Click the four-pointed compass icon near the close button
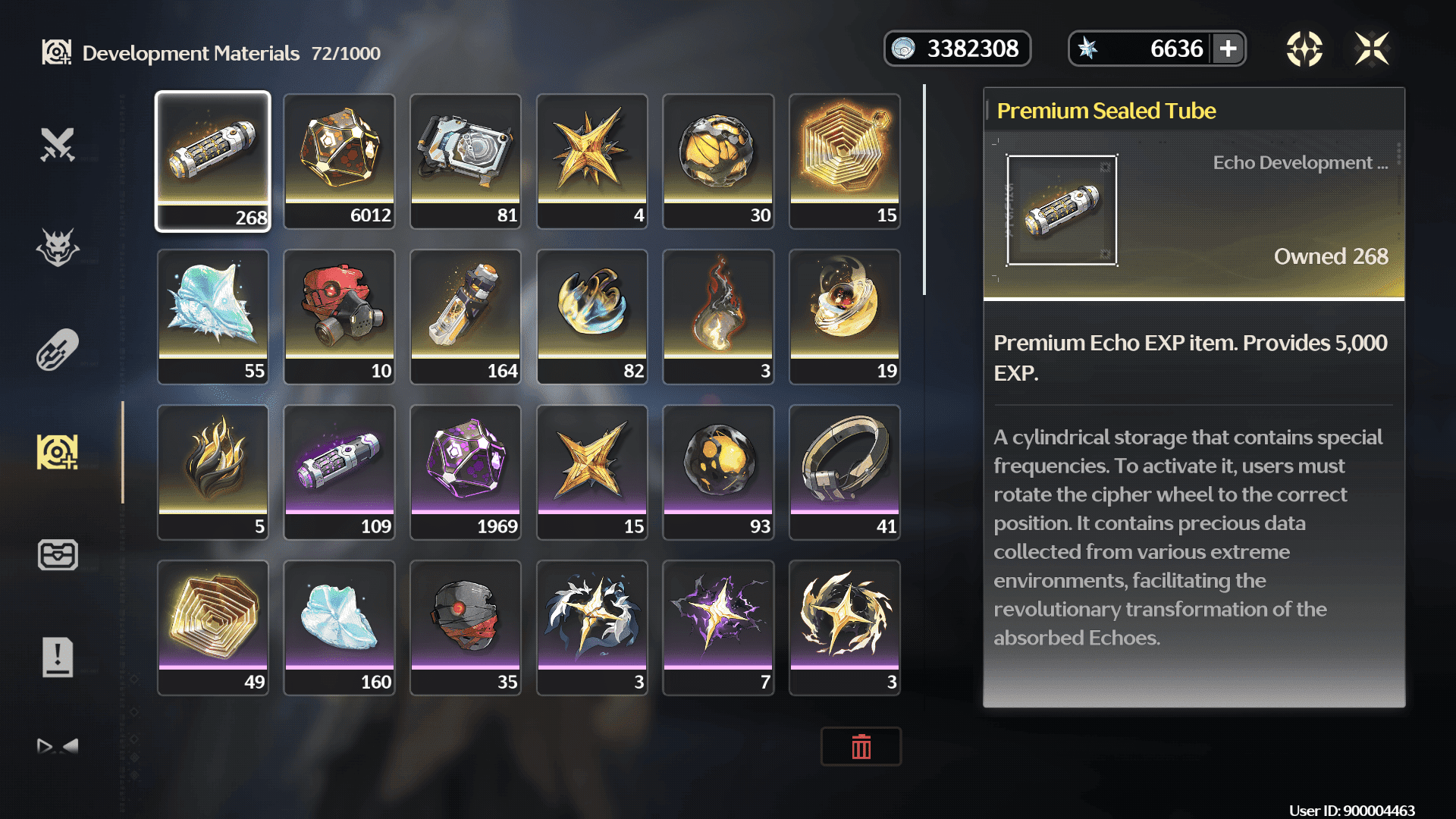This screenshot has height=819, width=1456. click(x=1304, y=49)
